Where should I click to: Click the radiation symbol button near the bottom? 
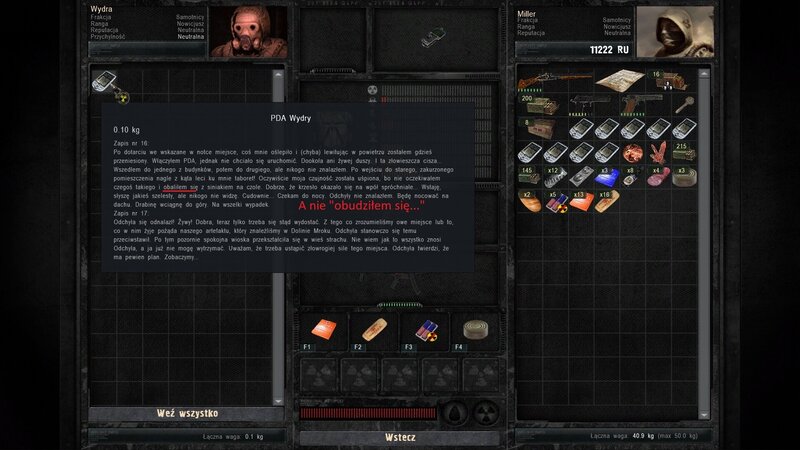[x=485, y=412]
